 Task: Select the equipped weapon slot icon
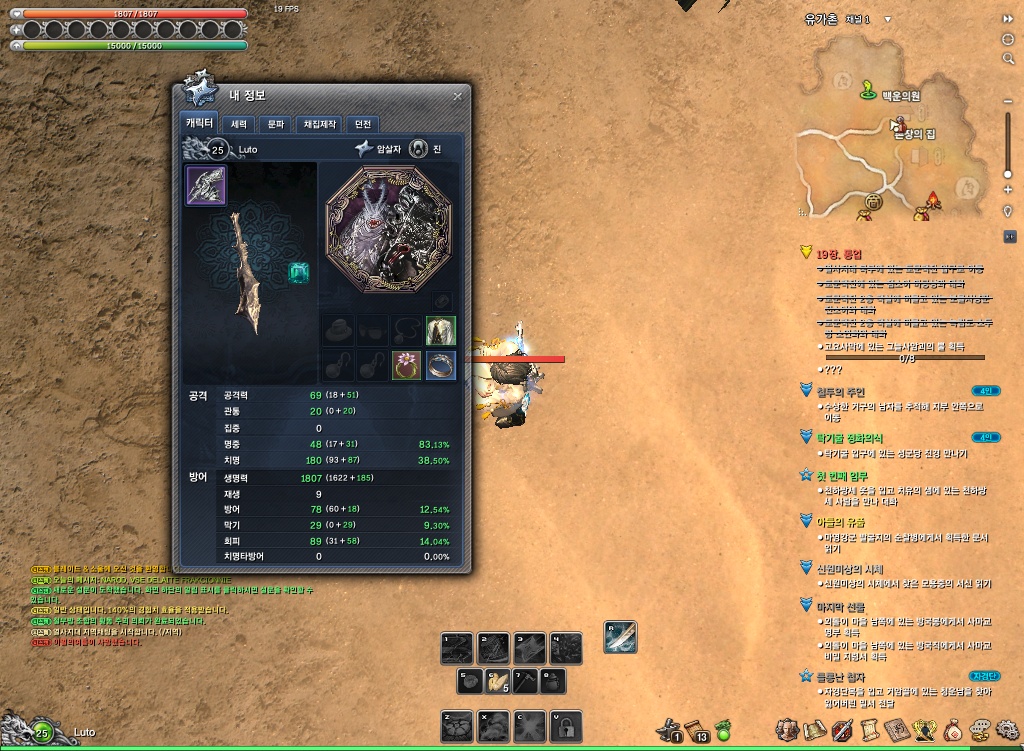pos(206,186)
